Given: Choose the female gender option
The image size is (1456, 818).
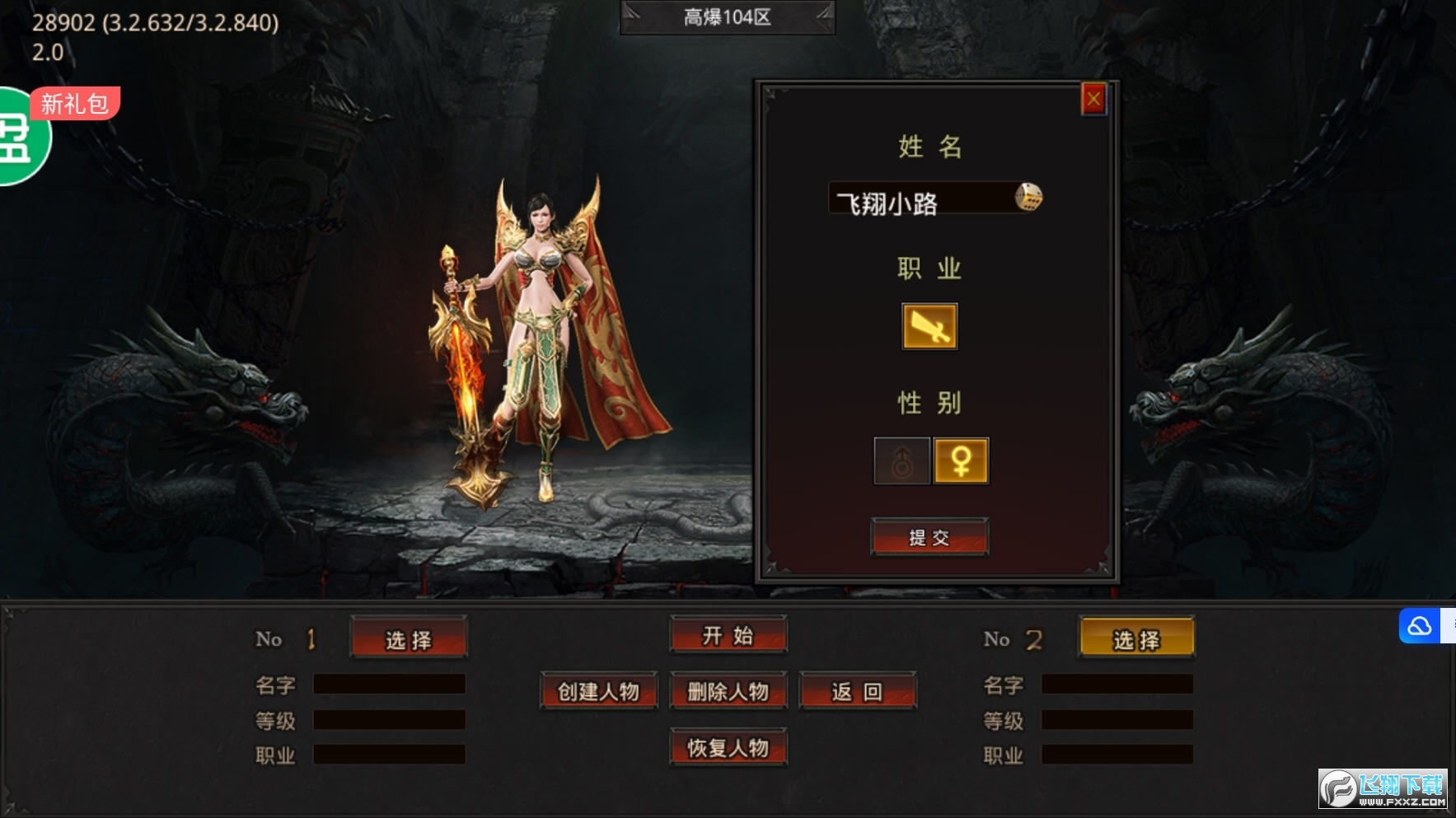Looking at the screenshot, I should coord(961,460).
